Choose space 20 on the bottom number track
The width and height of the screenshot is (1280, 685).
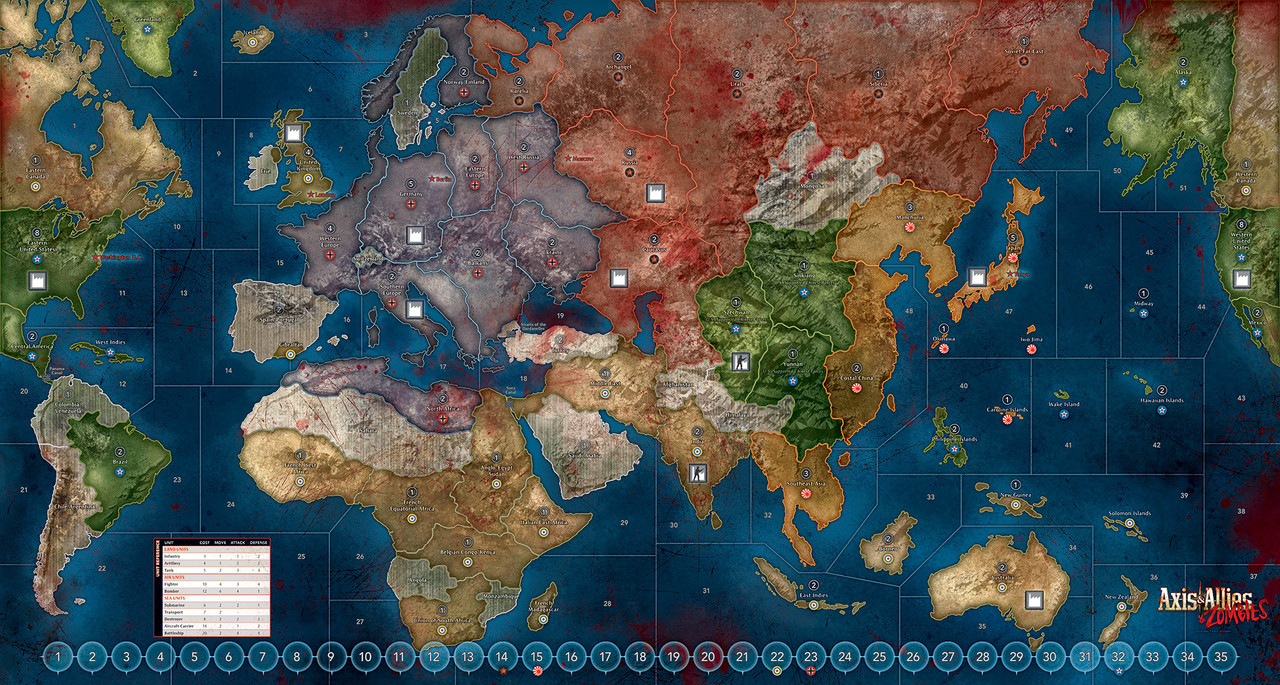click(707, 657)
